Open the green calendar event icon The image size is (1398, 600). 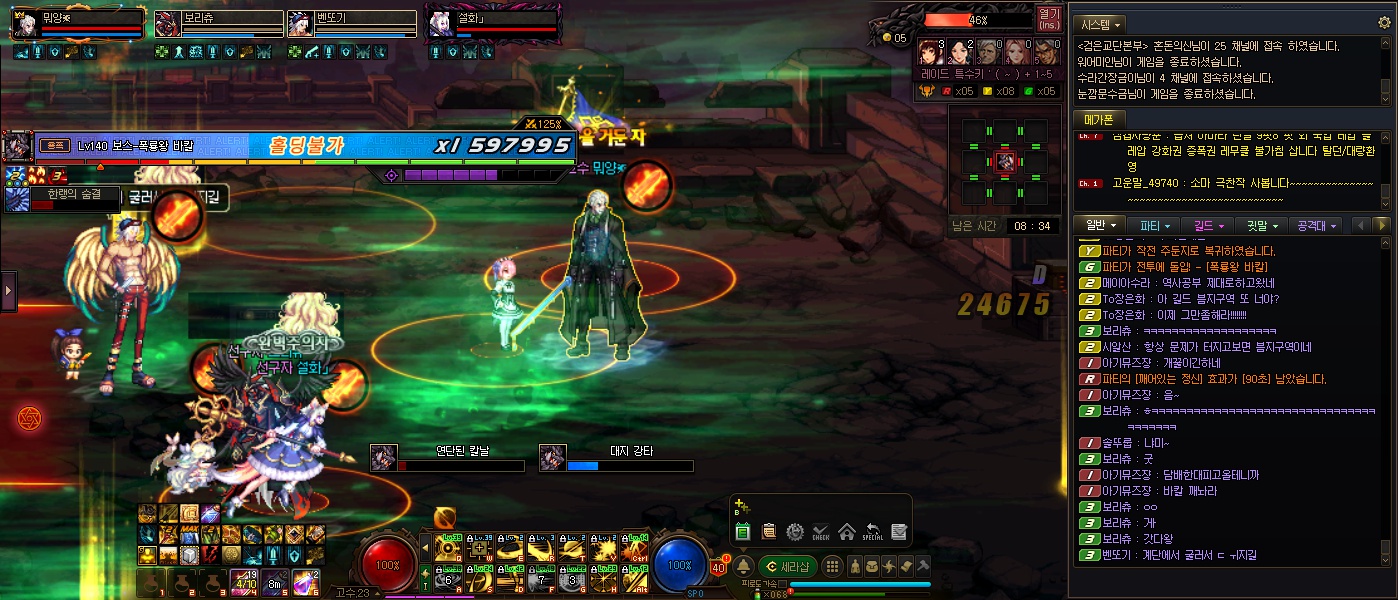pos(743,532)
